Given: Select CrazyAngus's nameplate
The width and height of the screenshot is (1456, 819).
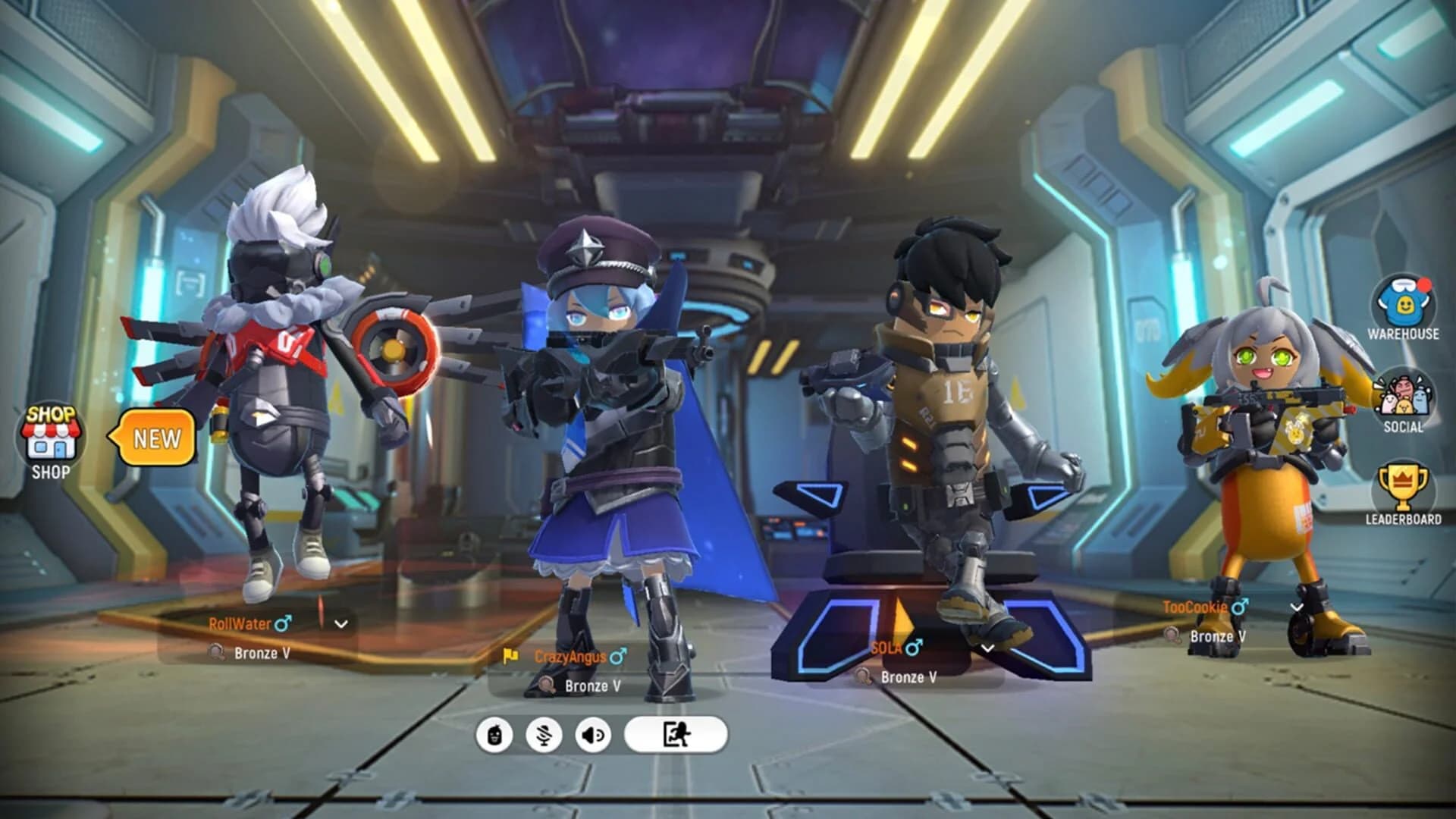Looking at the screenshot, I should (571, 657).
